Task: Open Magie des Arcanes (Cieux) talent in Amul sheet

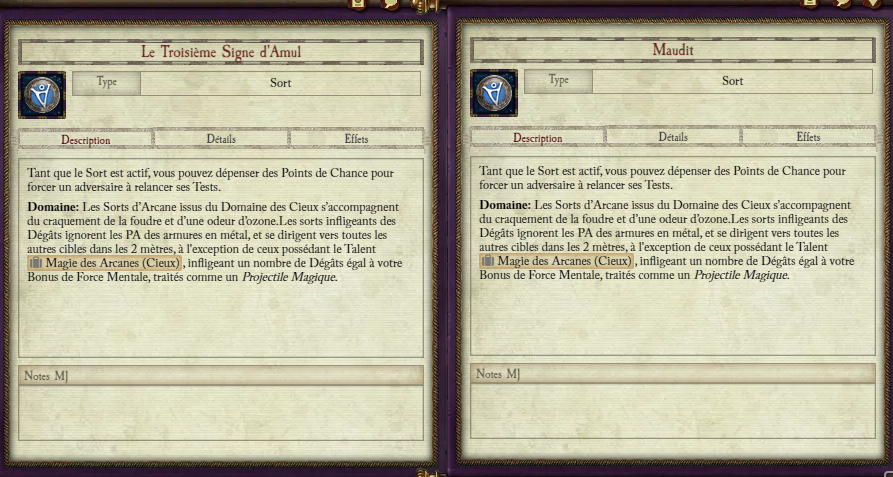Action: pos(104,262)
